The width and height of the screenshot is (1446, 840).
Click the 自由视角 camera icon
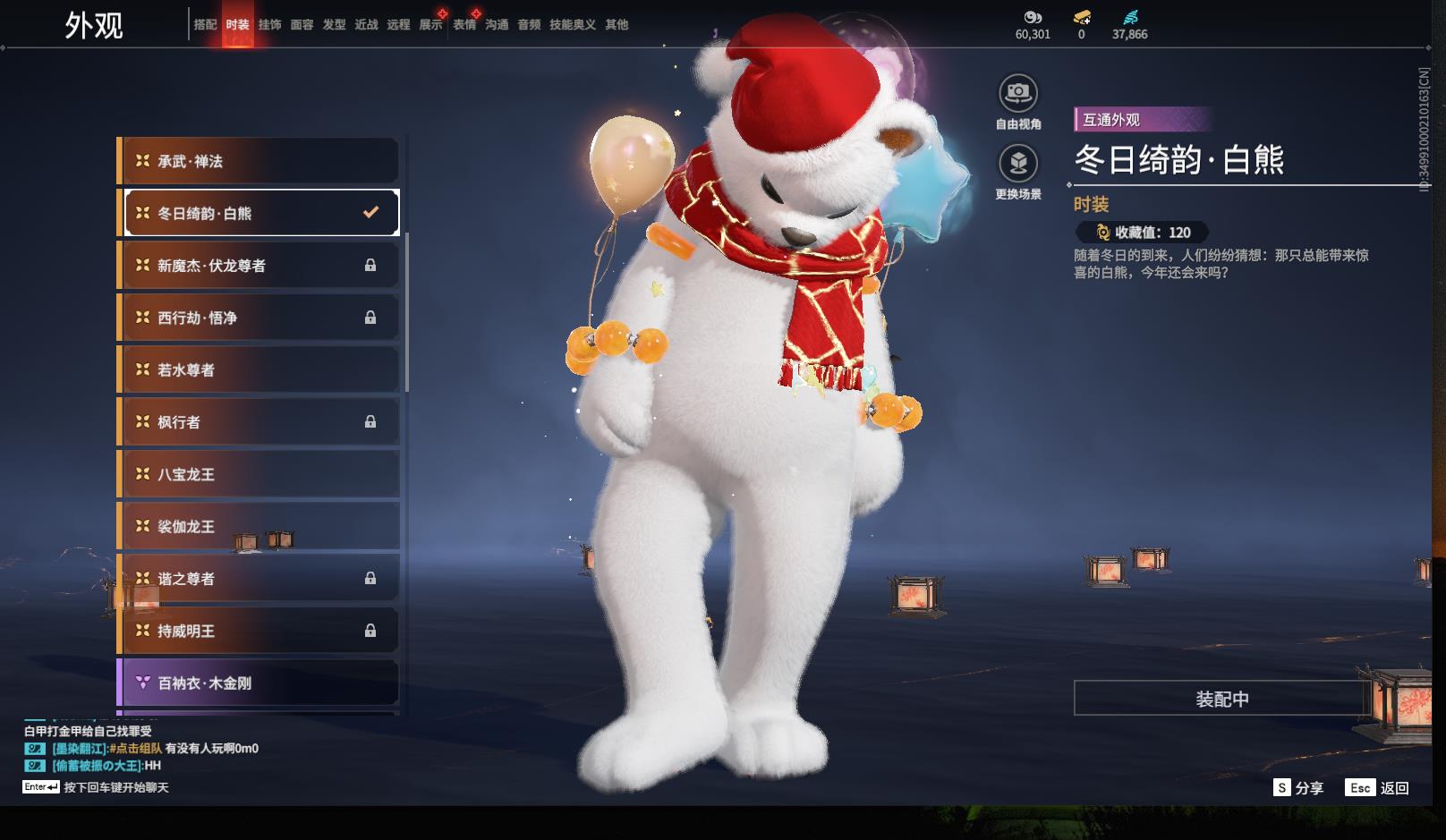click(x=1017, y=93)
